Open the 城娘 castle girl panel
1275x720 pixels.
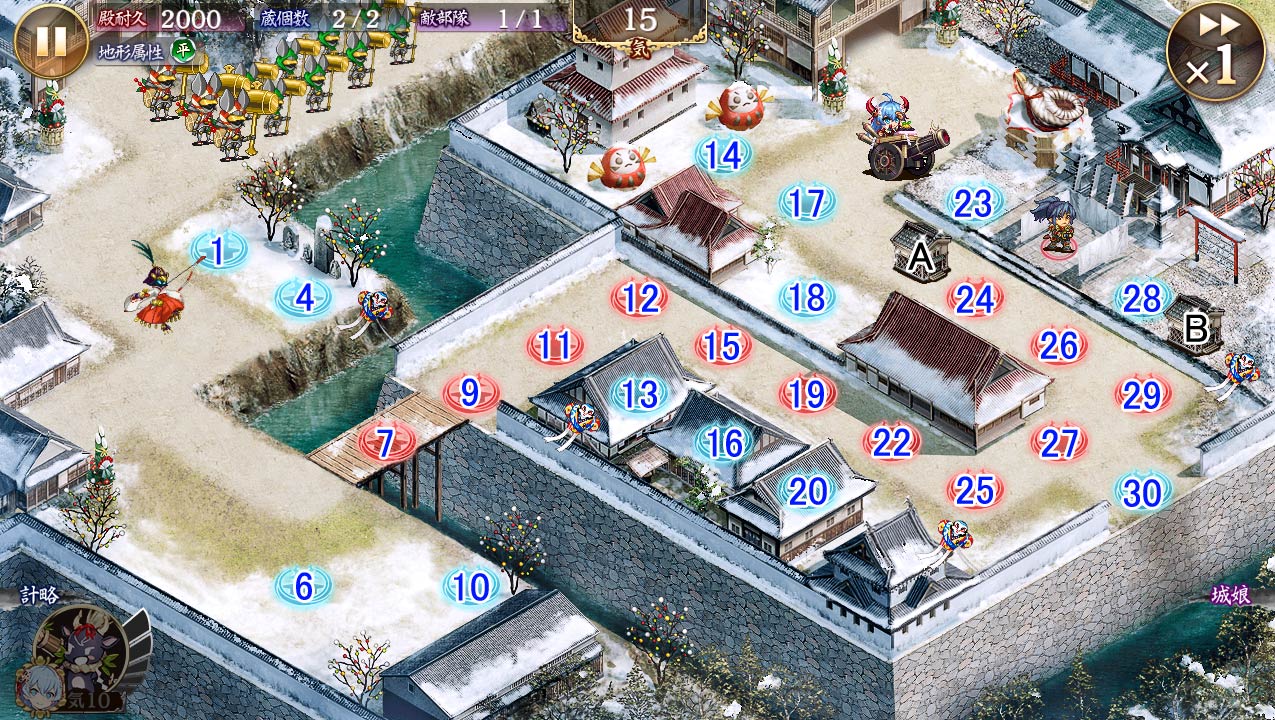[1230, 597]
